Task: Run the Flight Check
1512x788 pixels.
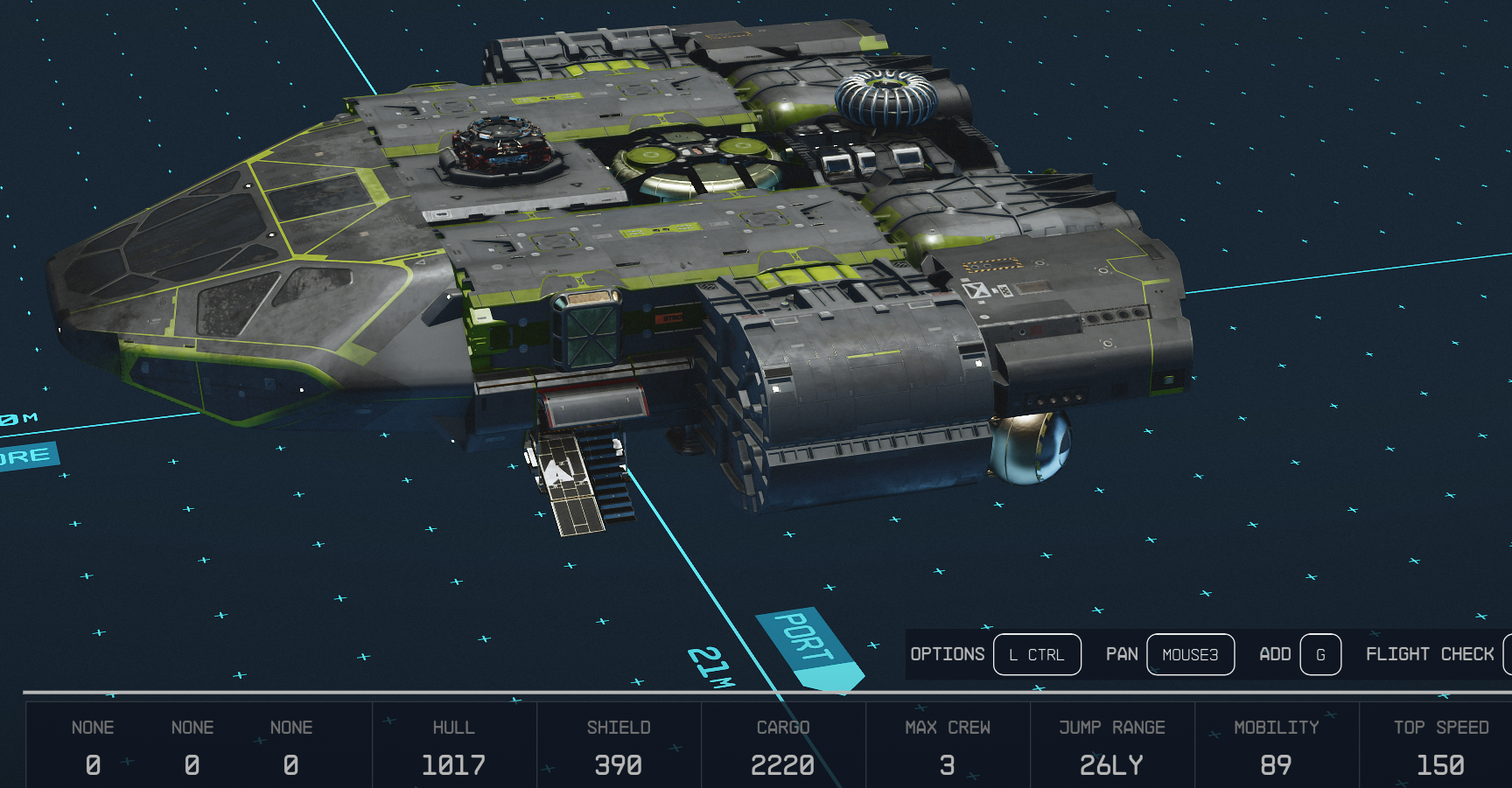Action: click(1430, 654)
